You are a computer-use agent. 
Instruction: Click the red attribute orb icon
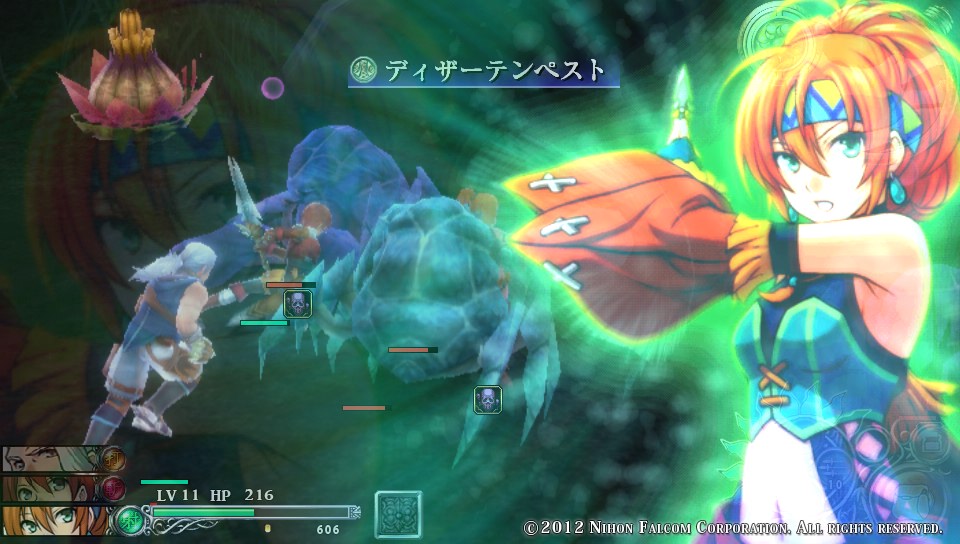point(113,489)
